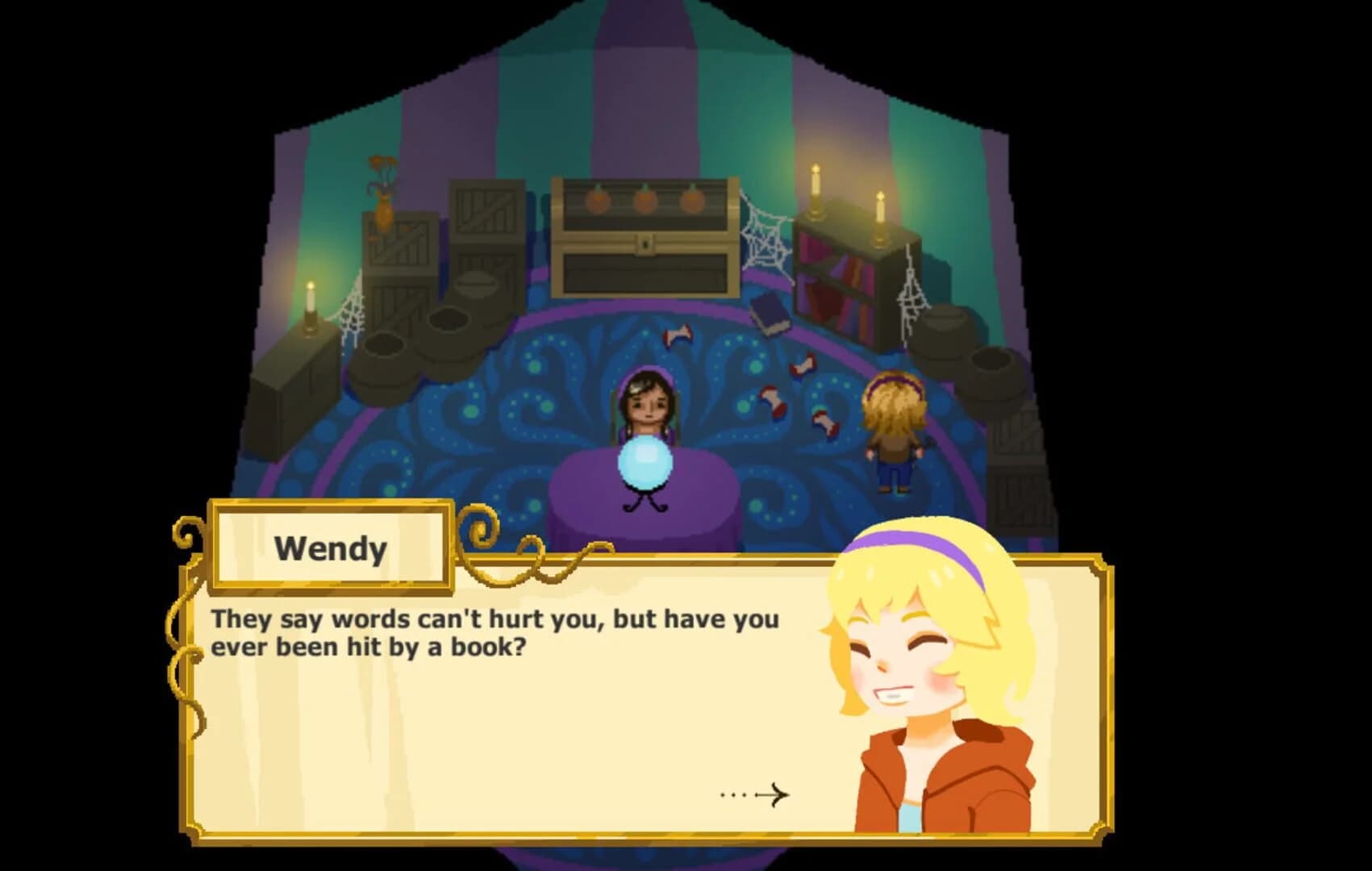
Task: Select the Wendy character sprite
Action: pos(895,427)
